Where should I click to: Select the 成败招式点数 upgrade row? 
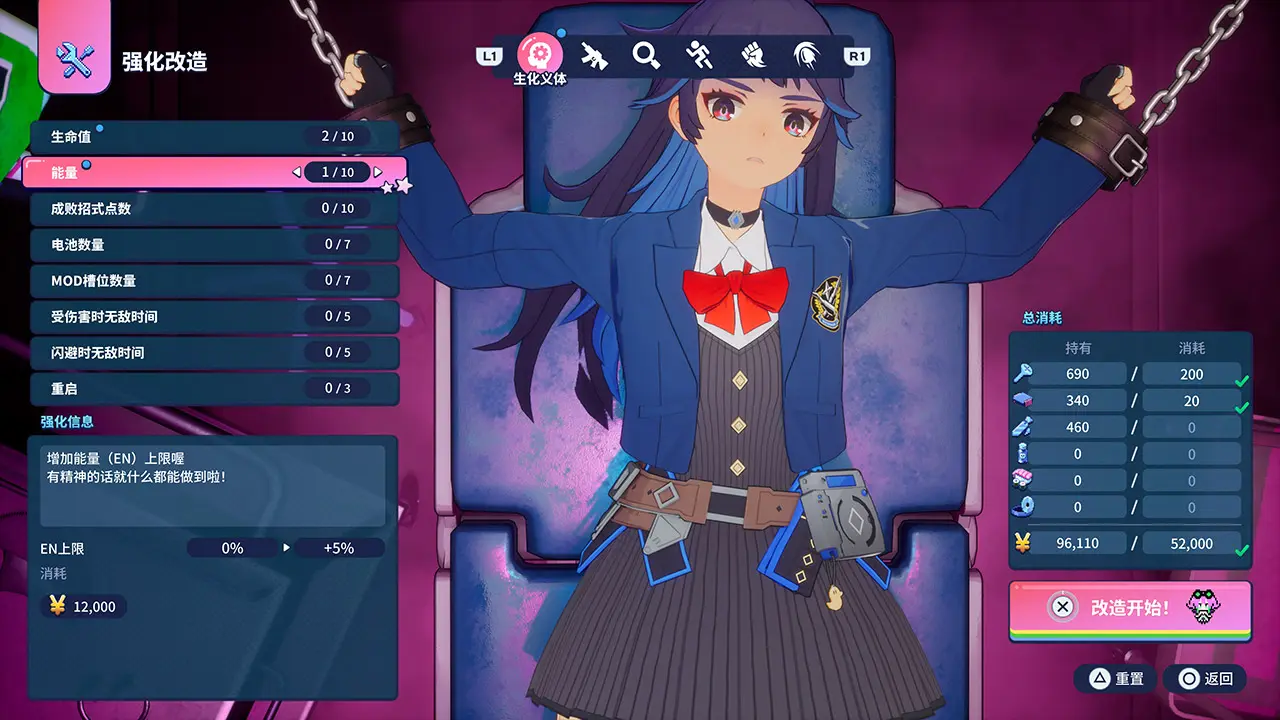tap(214, 208)
